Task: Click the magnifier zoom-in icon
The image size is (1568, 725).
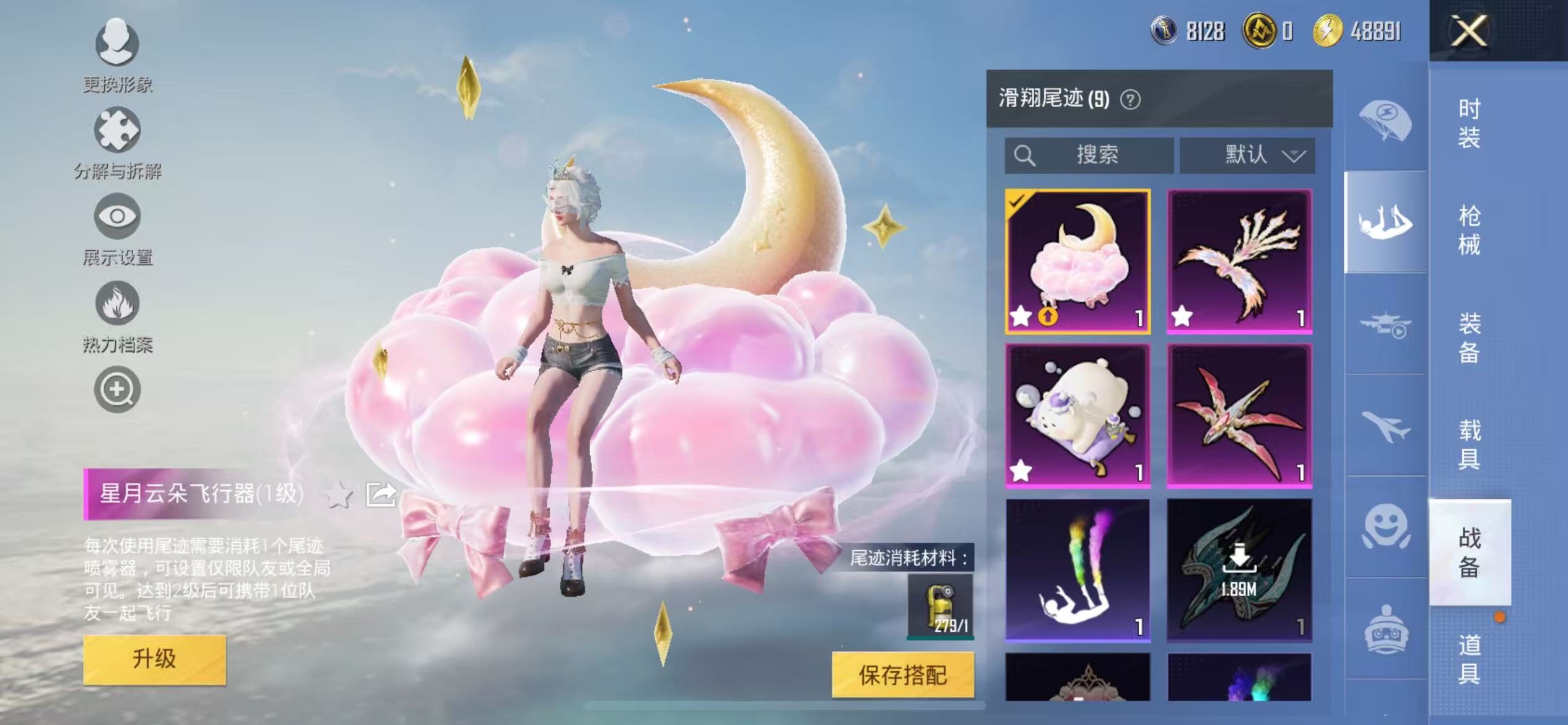Action: [117, 390]
